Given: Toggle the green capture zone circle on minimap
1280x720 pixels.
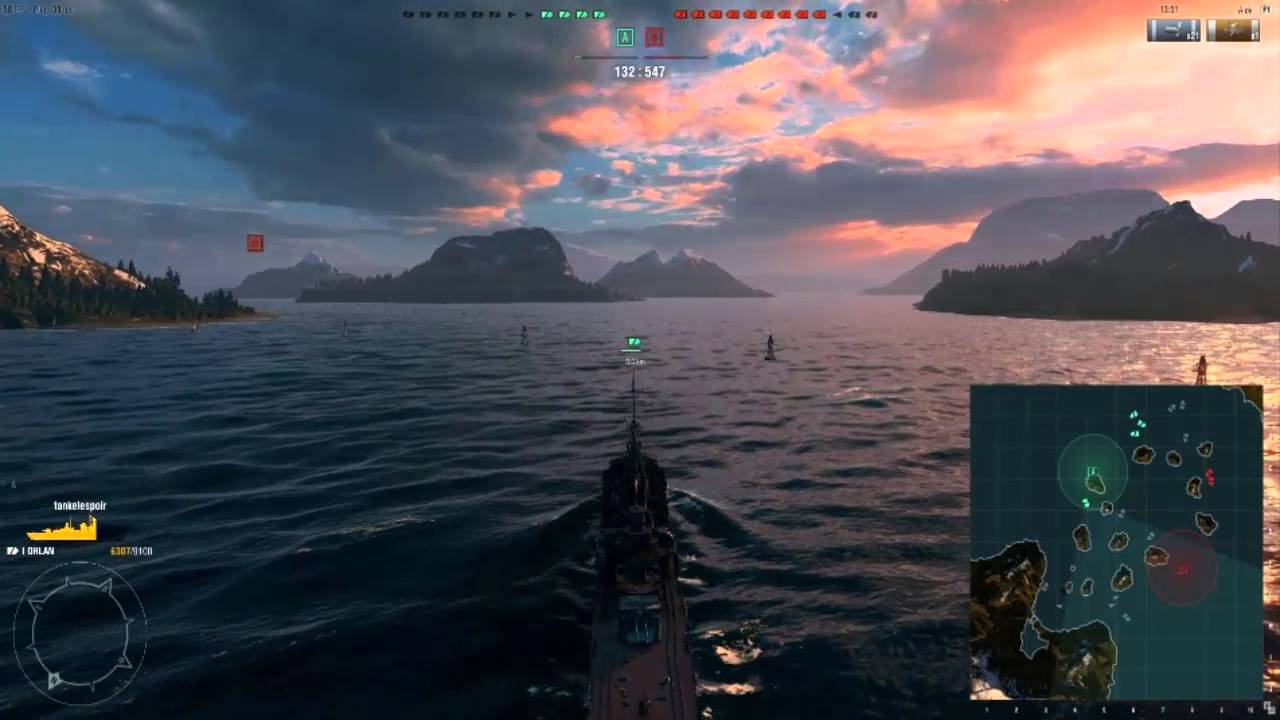Looking at the screenshot, I should pyautogui.click(x=1095, y=470).
